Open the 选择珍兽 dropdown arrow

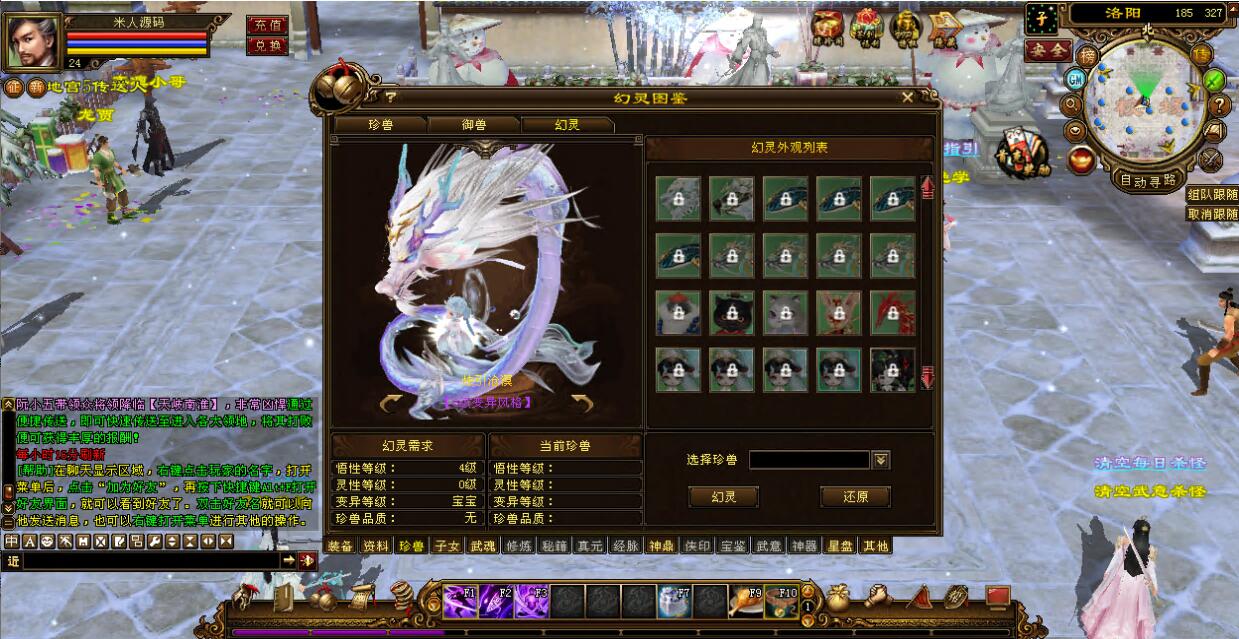881,460
